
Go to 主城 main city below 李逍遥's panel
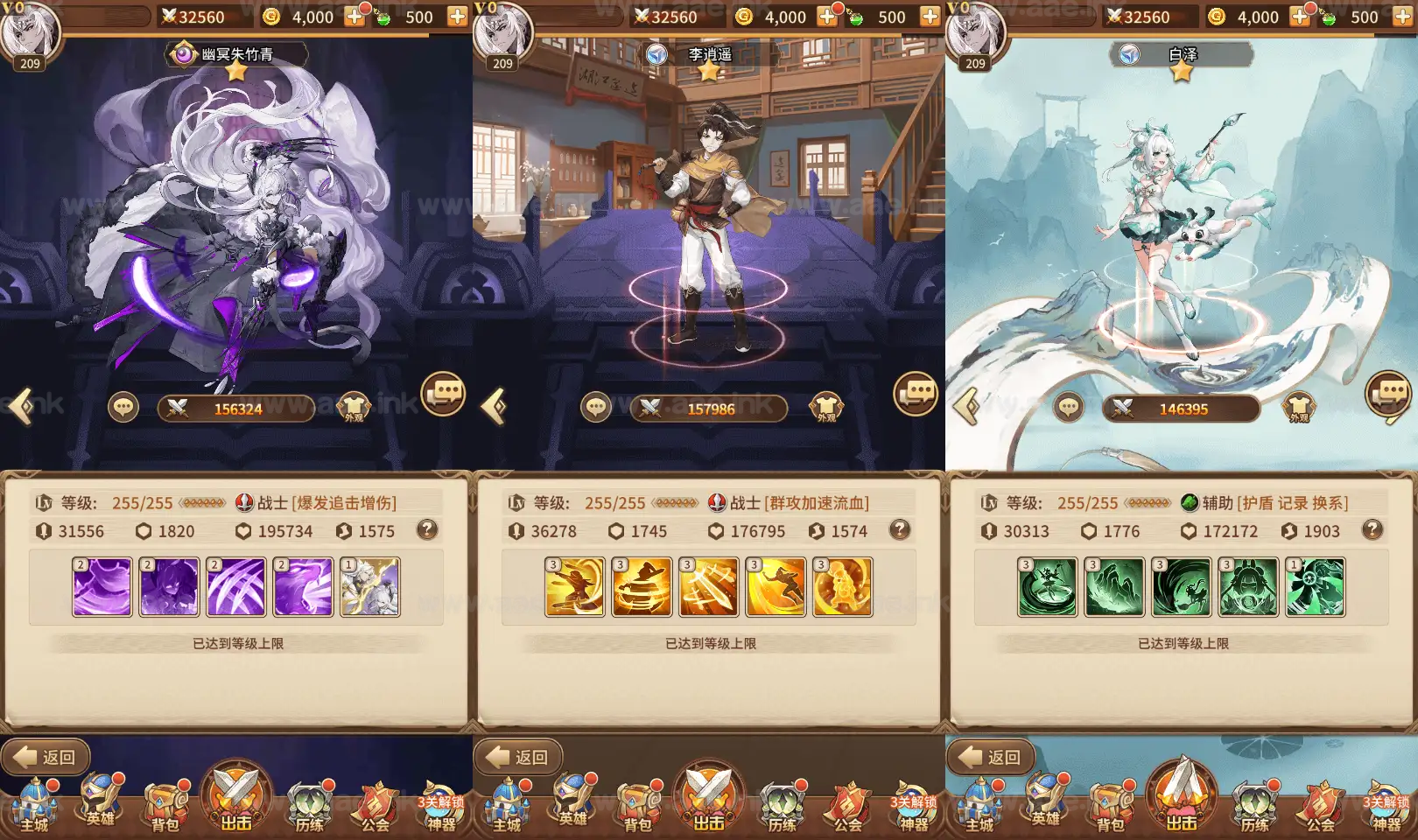click(508, 803)
